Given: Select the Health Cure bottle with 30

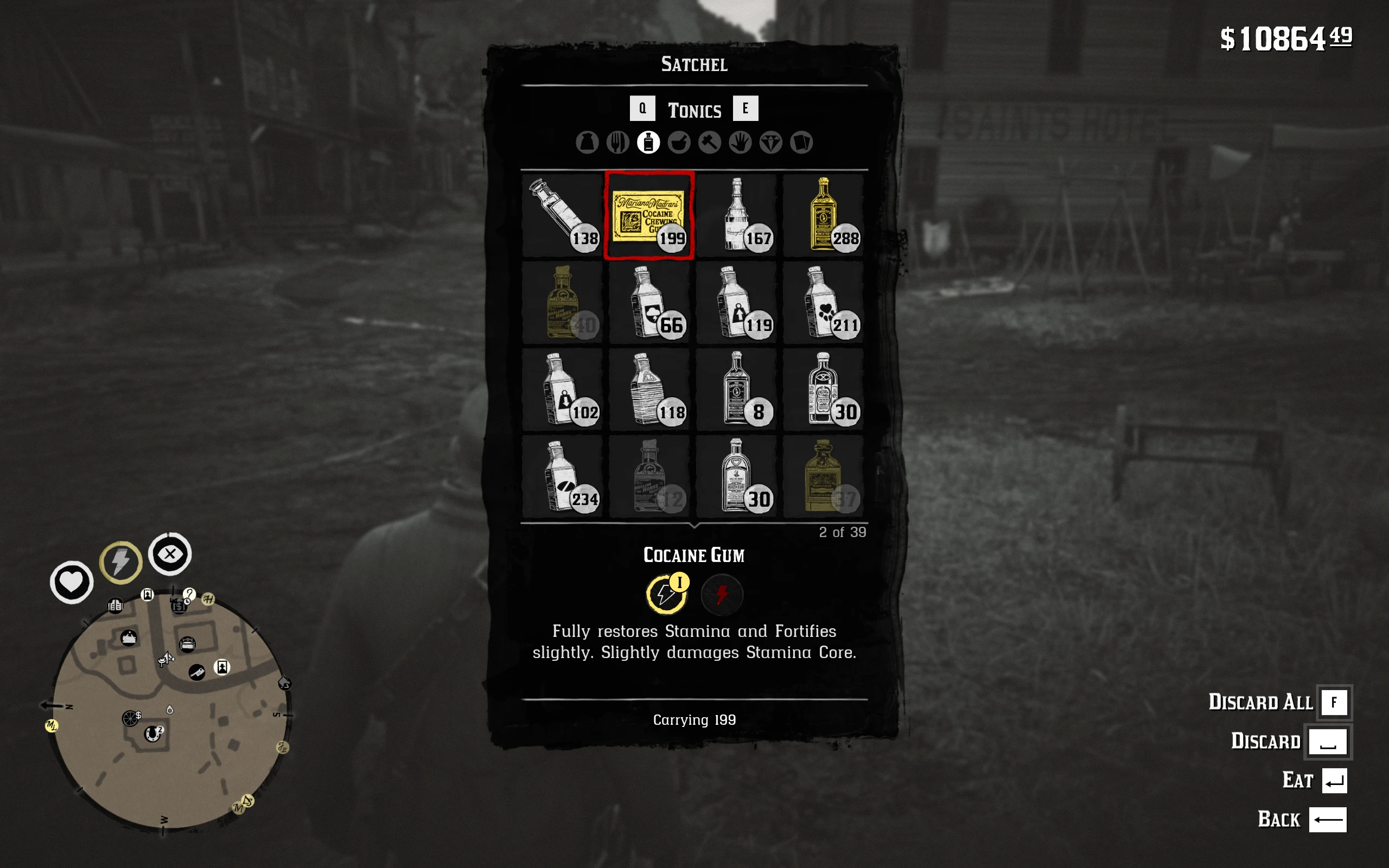Looking at the screenshot, I should coord(736,476).
